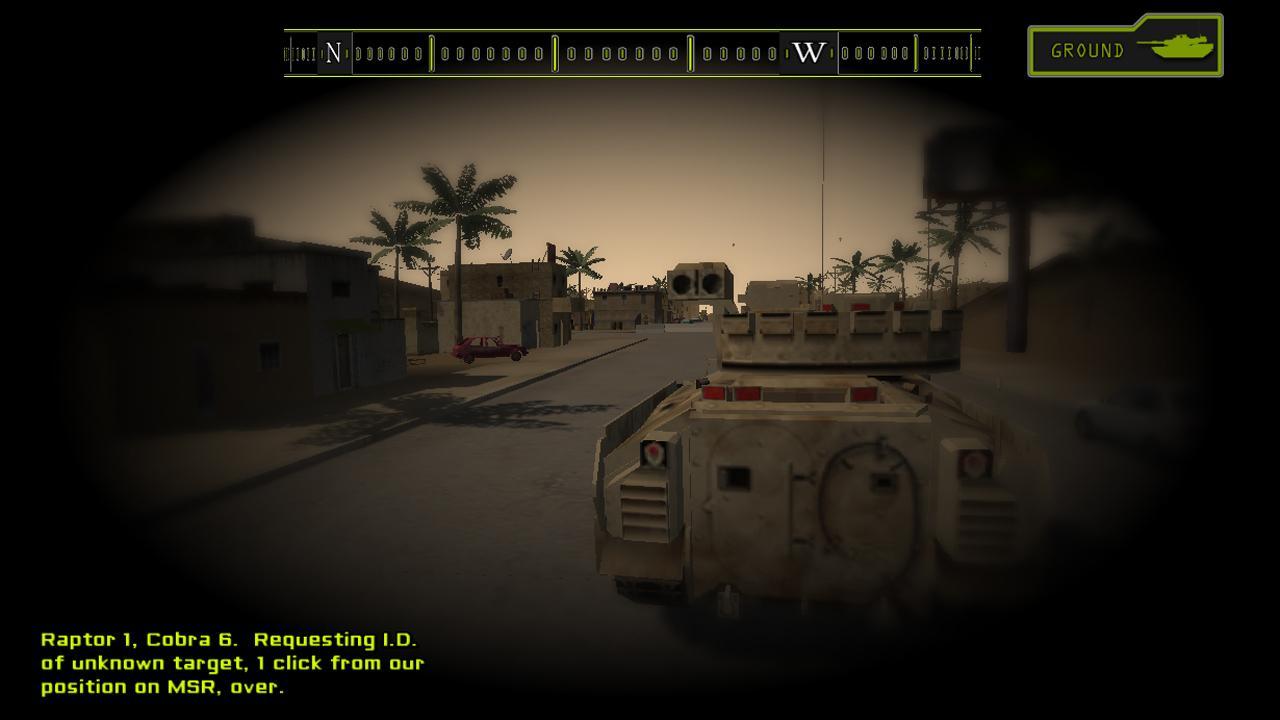1280x720 pixels.
Task: Select the Raptor 1 radio transcript text
Action: tap(230, 663)
